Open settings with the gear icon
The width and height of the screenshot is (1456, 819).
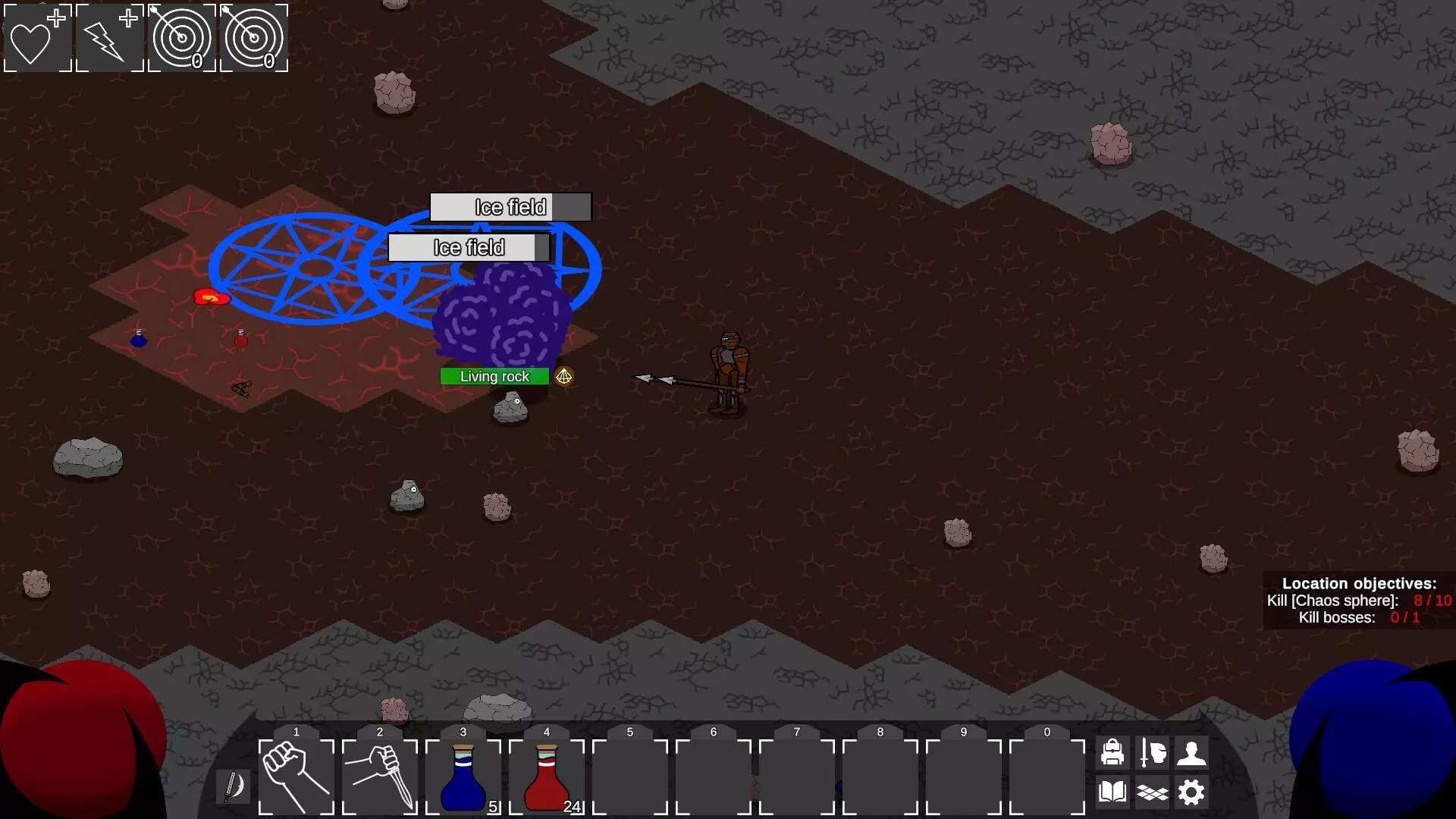[1191, 792]
